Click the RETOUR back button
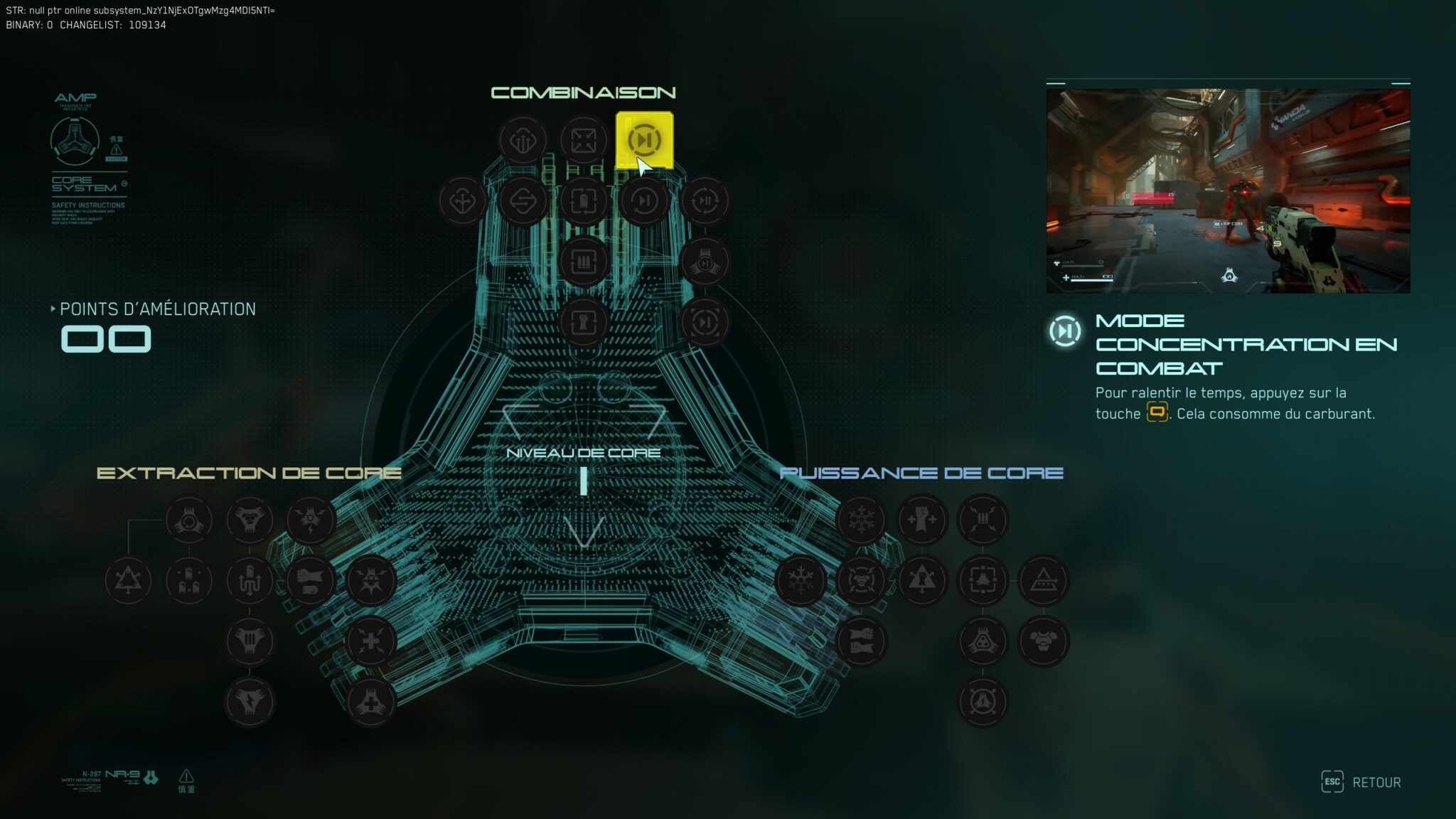This screenshot has width=1456, height=819. [1361, 782]
